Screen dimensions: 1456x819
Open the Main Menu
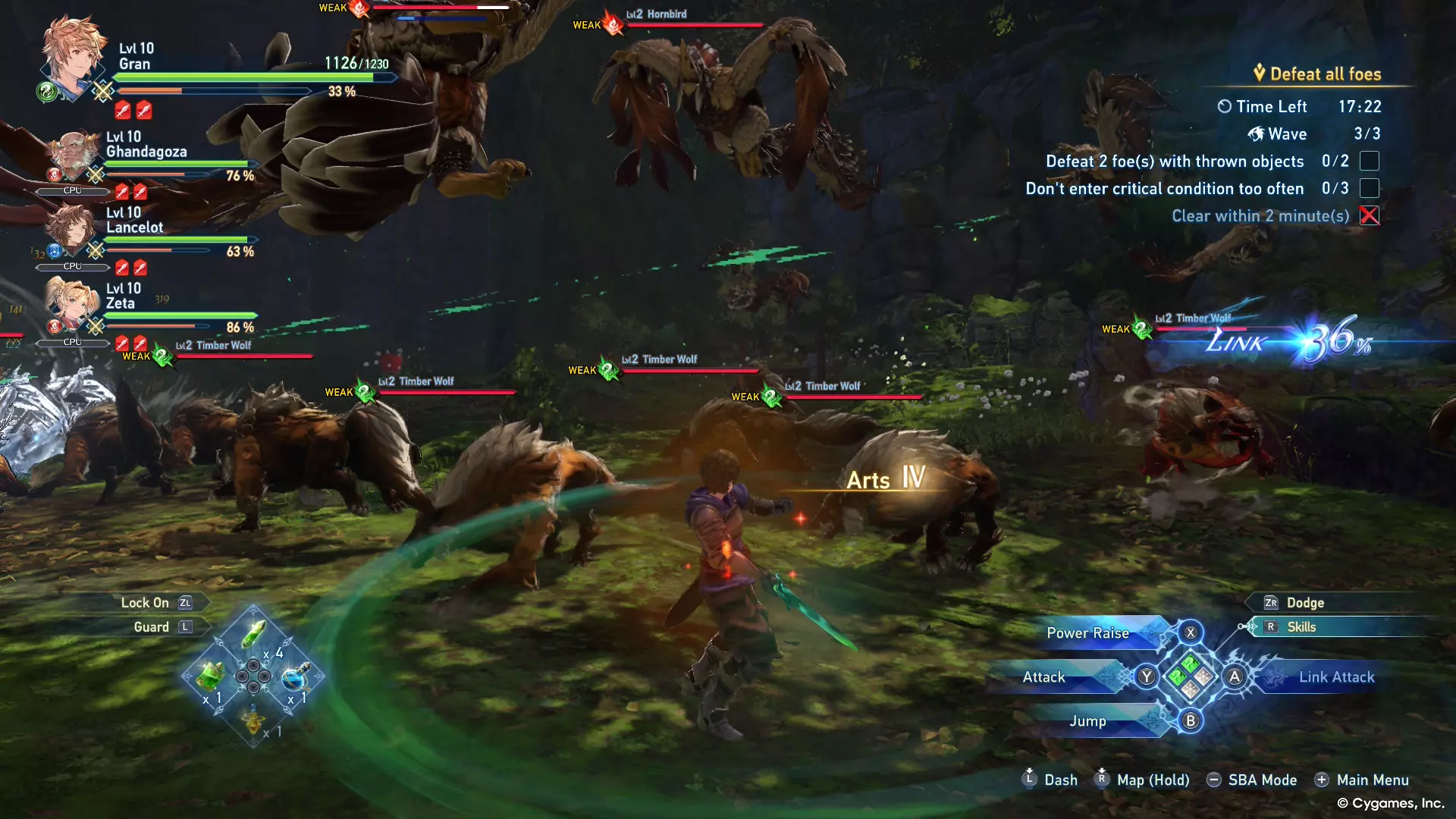click(1372, 780)
